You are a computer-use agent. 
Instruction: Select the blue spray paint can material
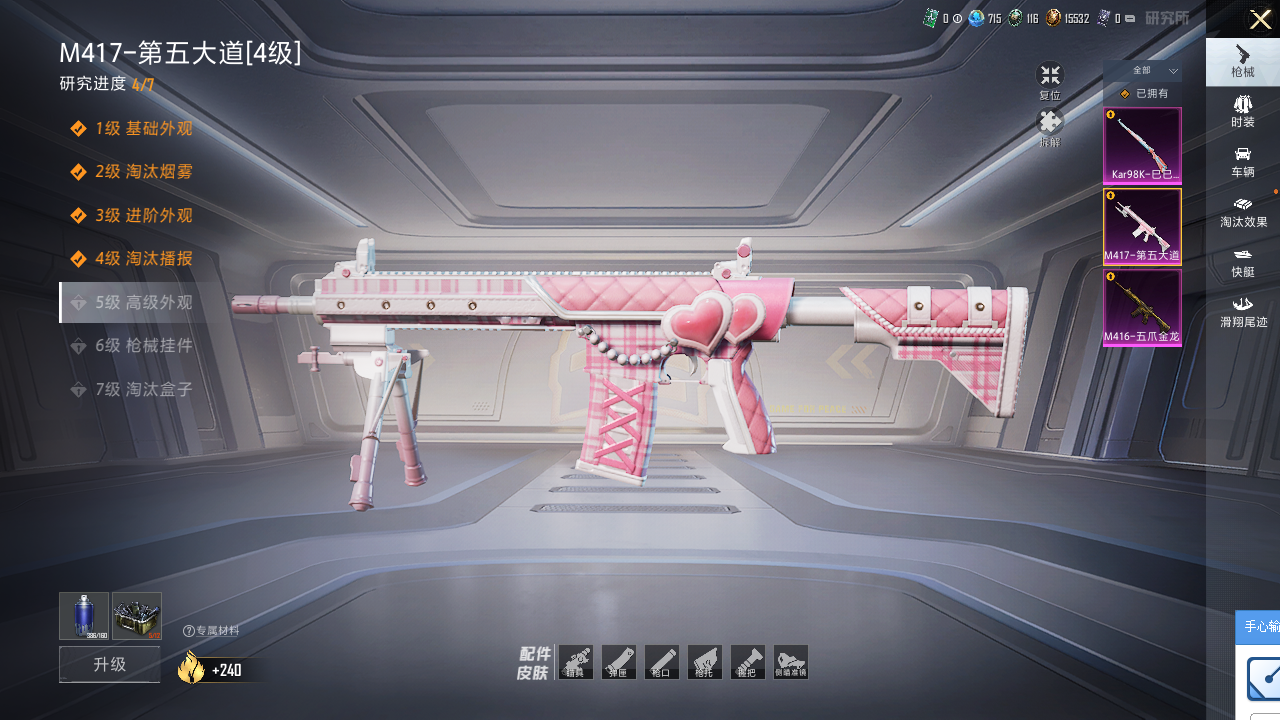[x=84, y=615]
